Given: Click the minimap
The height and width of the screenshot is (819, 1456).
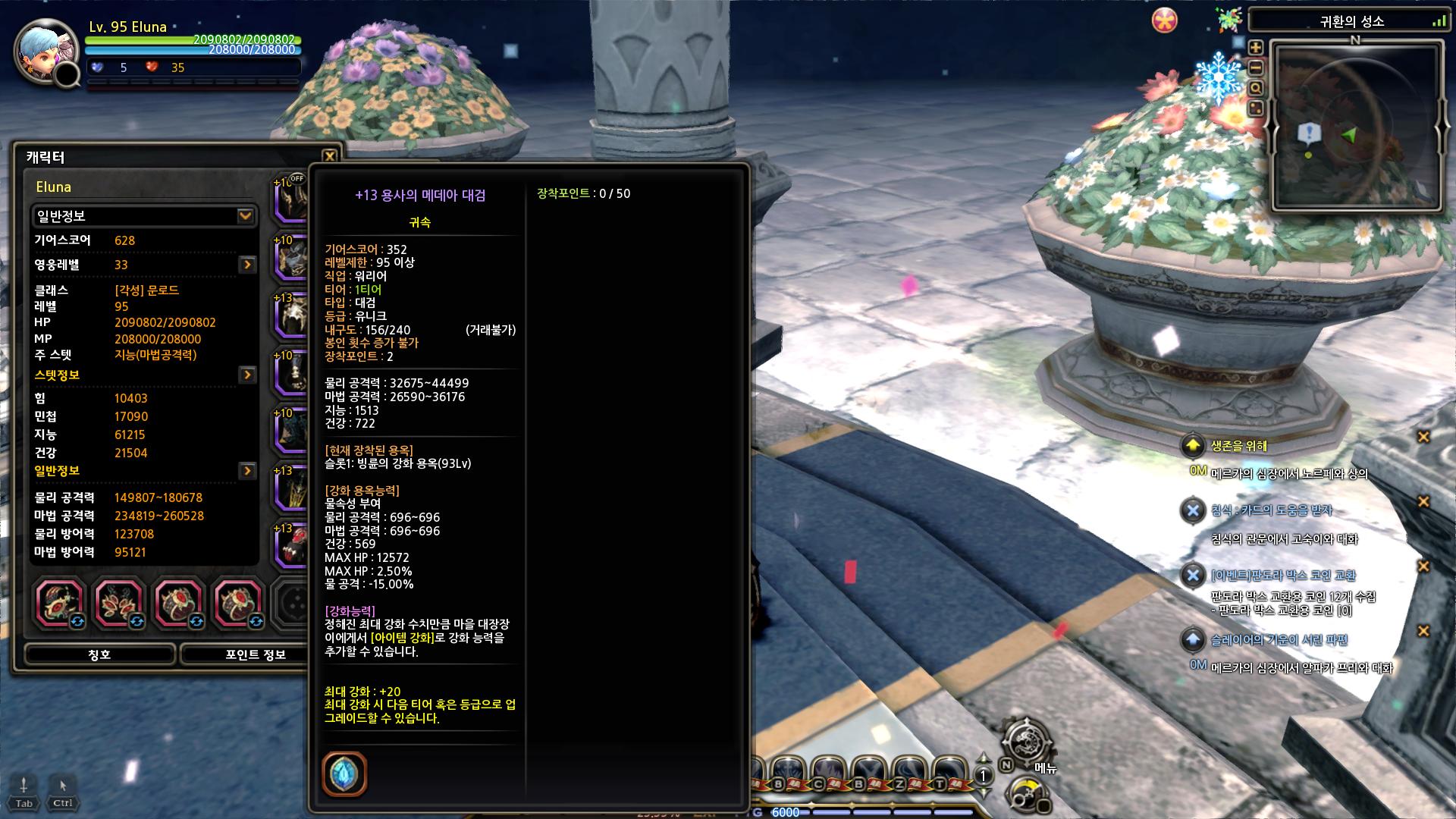Looking at the screenshot, I should (x=1356, y=126).
